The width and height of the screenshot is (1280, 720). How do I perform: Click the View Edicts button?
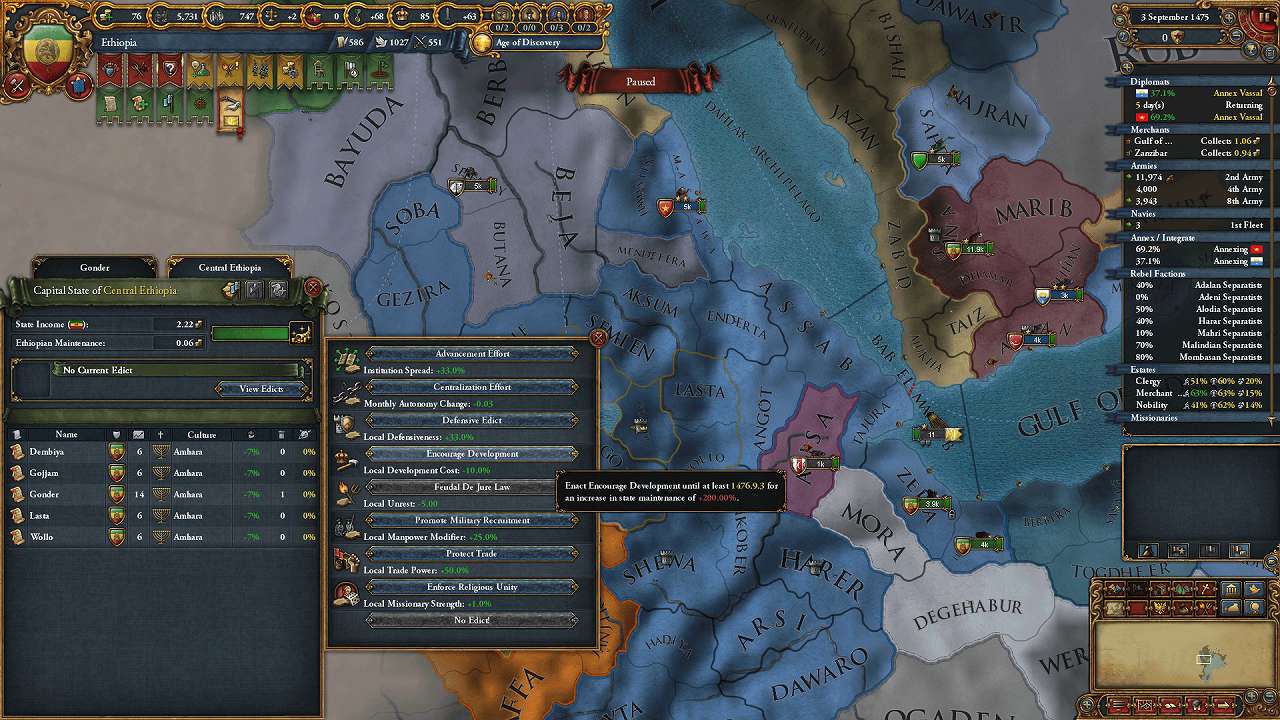coord(261,389)
